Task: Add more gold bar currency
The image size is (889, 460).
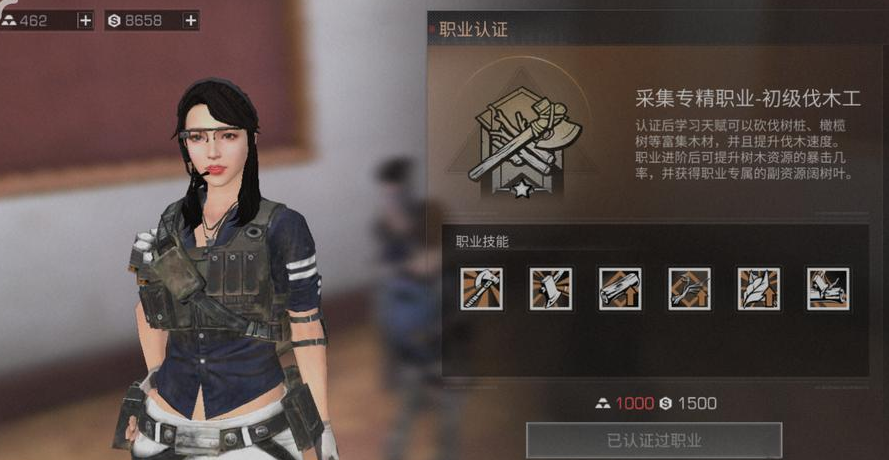Action: pos(85,20)
